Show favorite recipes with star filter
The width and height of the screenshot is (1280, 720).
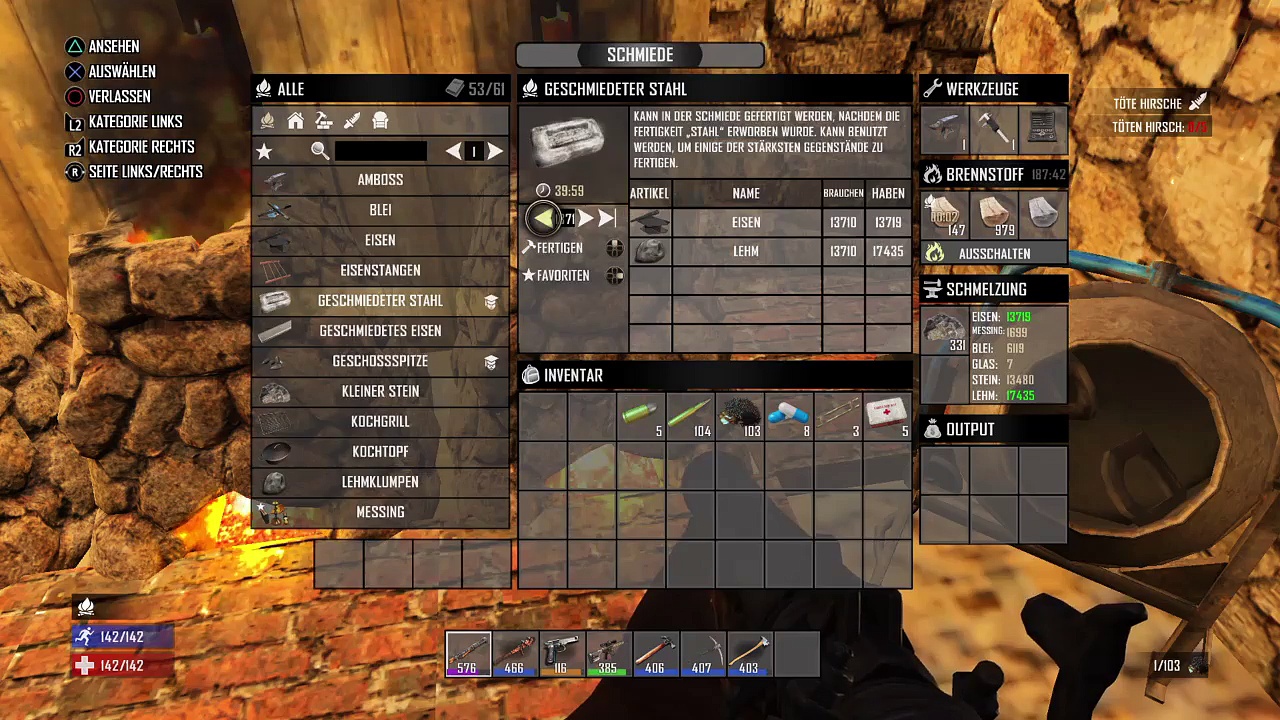coord(264,151)
